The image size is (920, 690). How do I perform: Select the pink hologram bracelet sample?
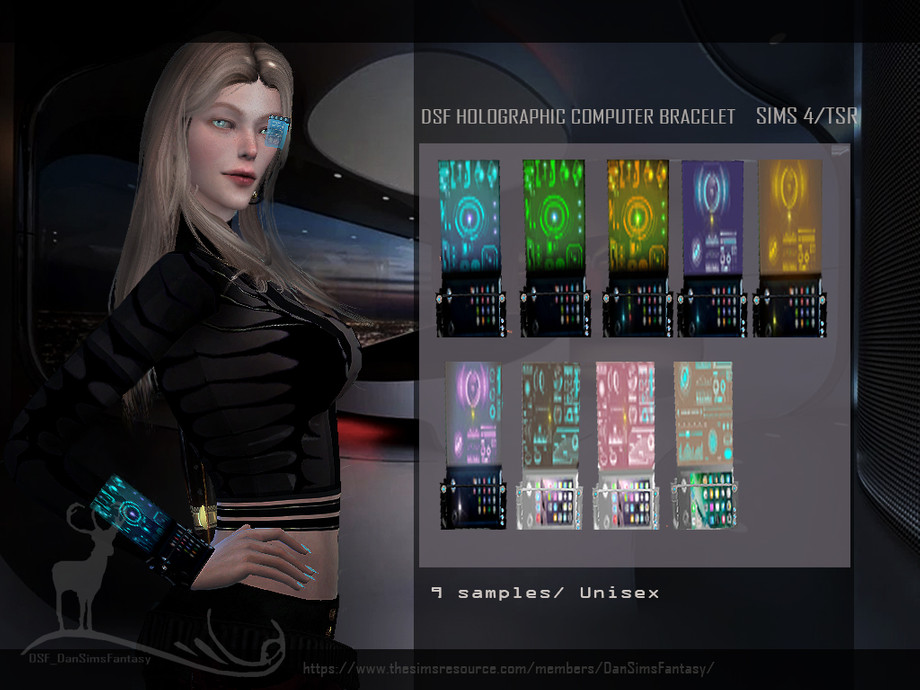pos(625,444)
